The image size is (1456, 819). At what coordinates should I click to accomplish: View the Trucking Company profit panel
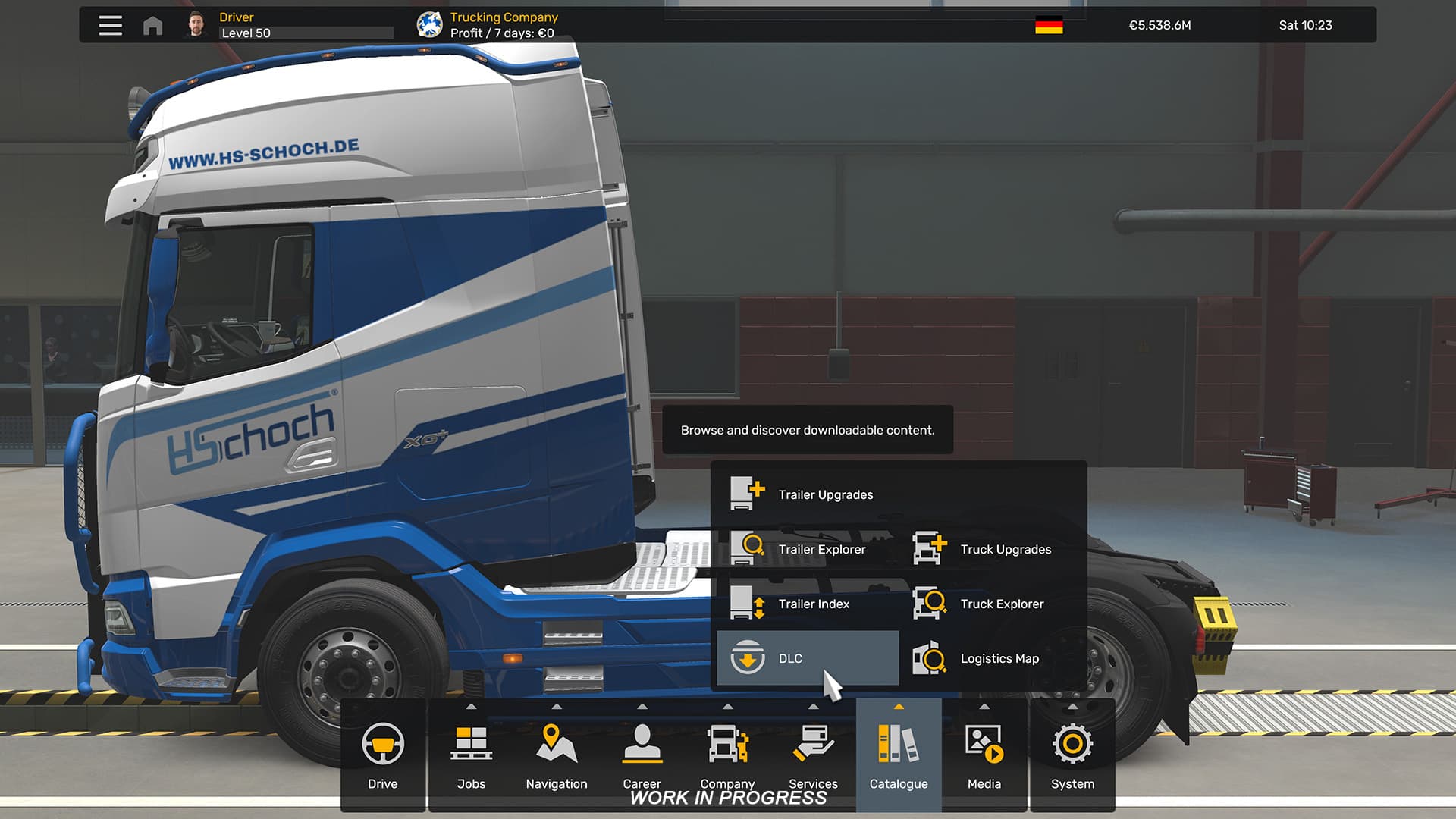pyautogui.click(x=503, y=25)
